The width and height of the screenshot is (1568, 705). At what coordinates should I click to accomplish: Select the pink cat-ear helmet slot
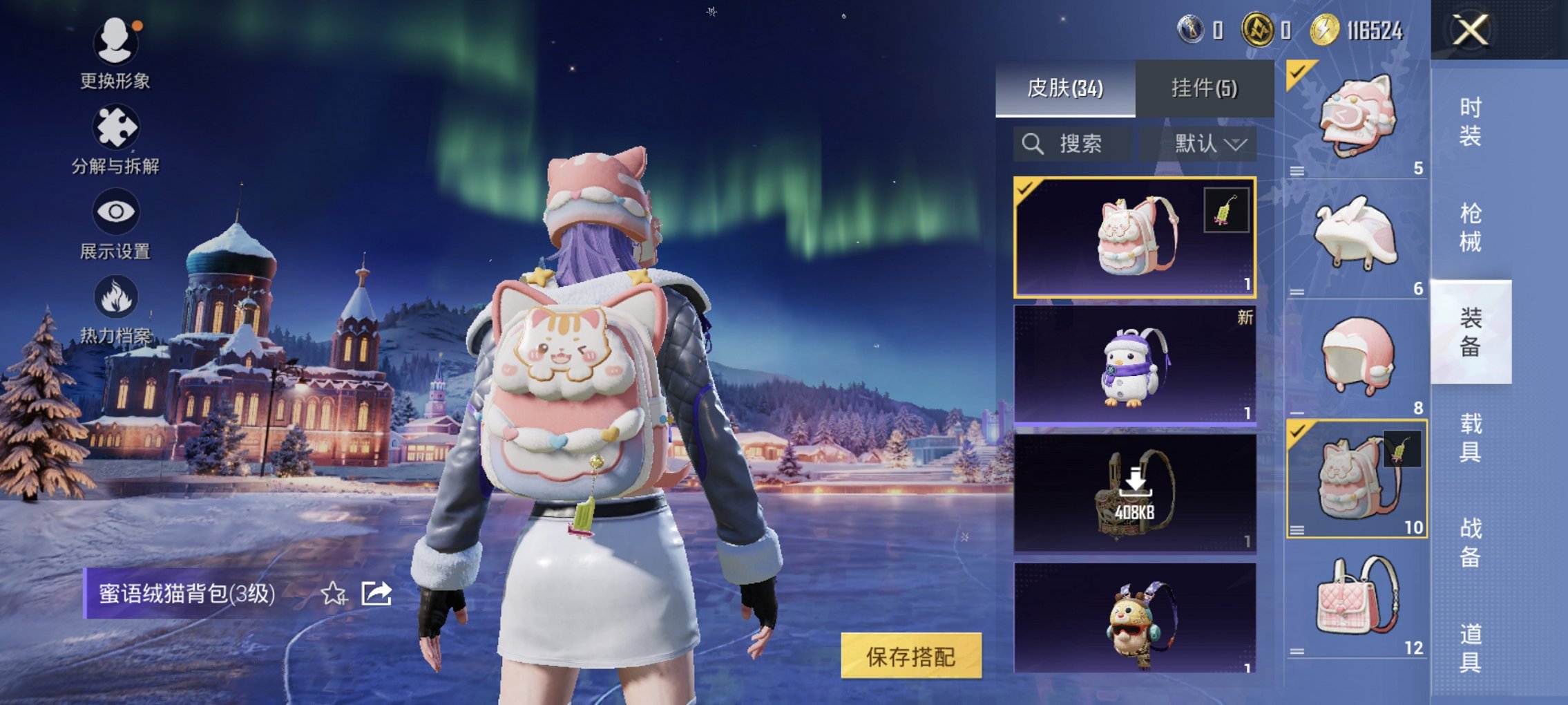coord(1356,118)
